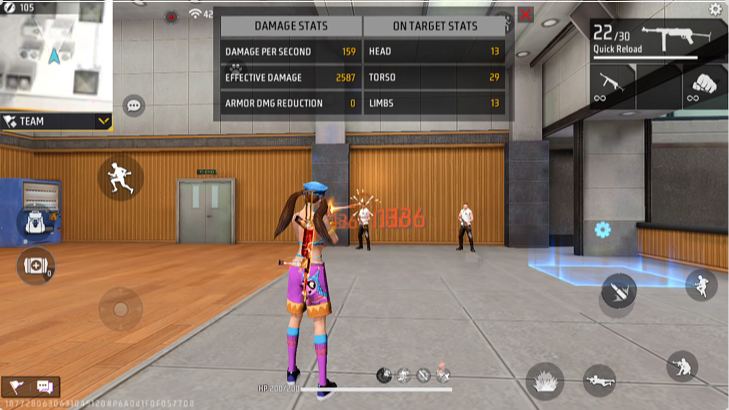Viewport: 729px width, 410px height.
Task: Switch to the secondary rifle slot
Action: click(612, 86)
